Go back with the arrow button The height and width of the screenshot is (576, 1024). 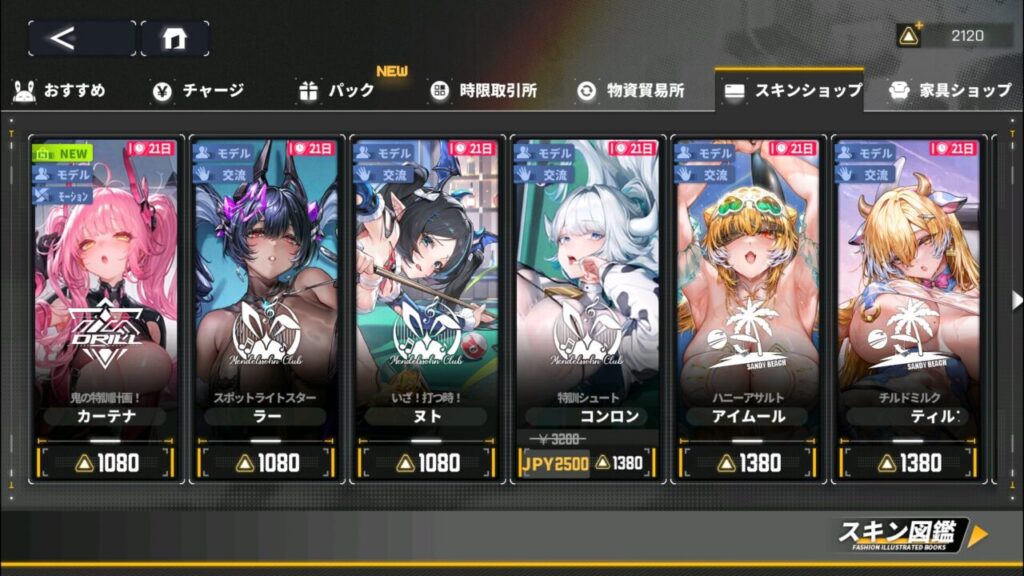tap(81, 38)
